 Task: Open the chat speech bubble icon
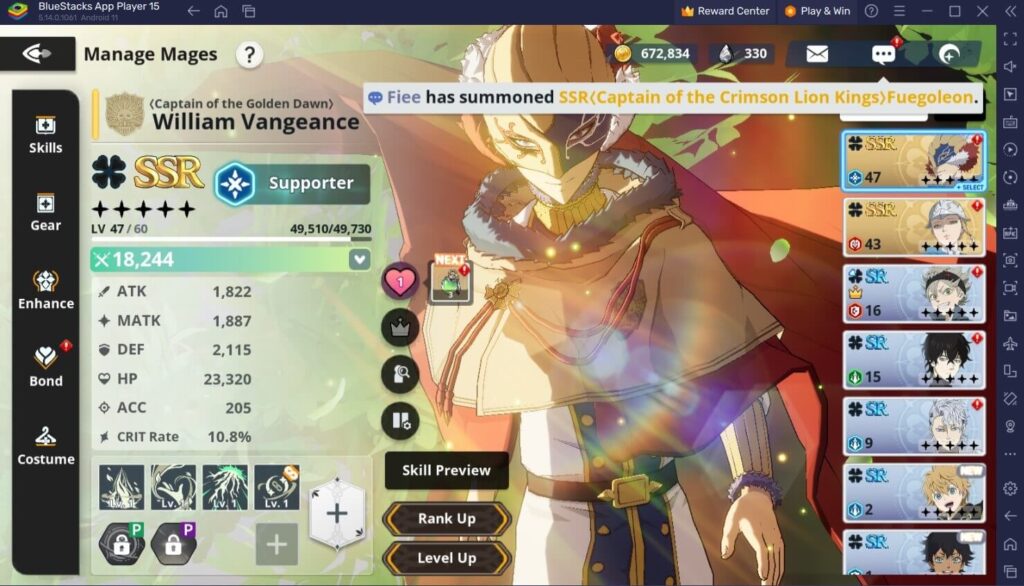pos(883,54)
